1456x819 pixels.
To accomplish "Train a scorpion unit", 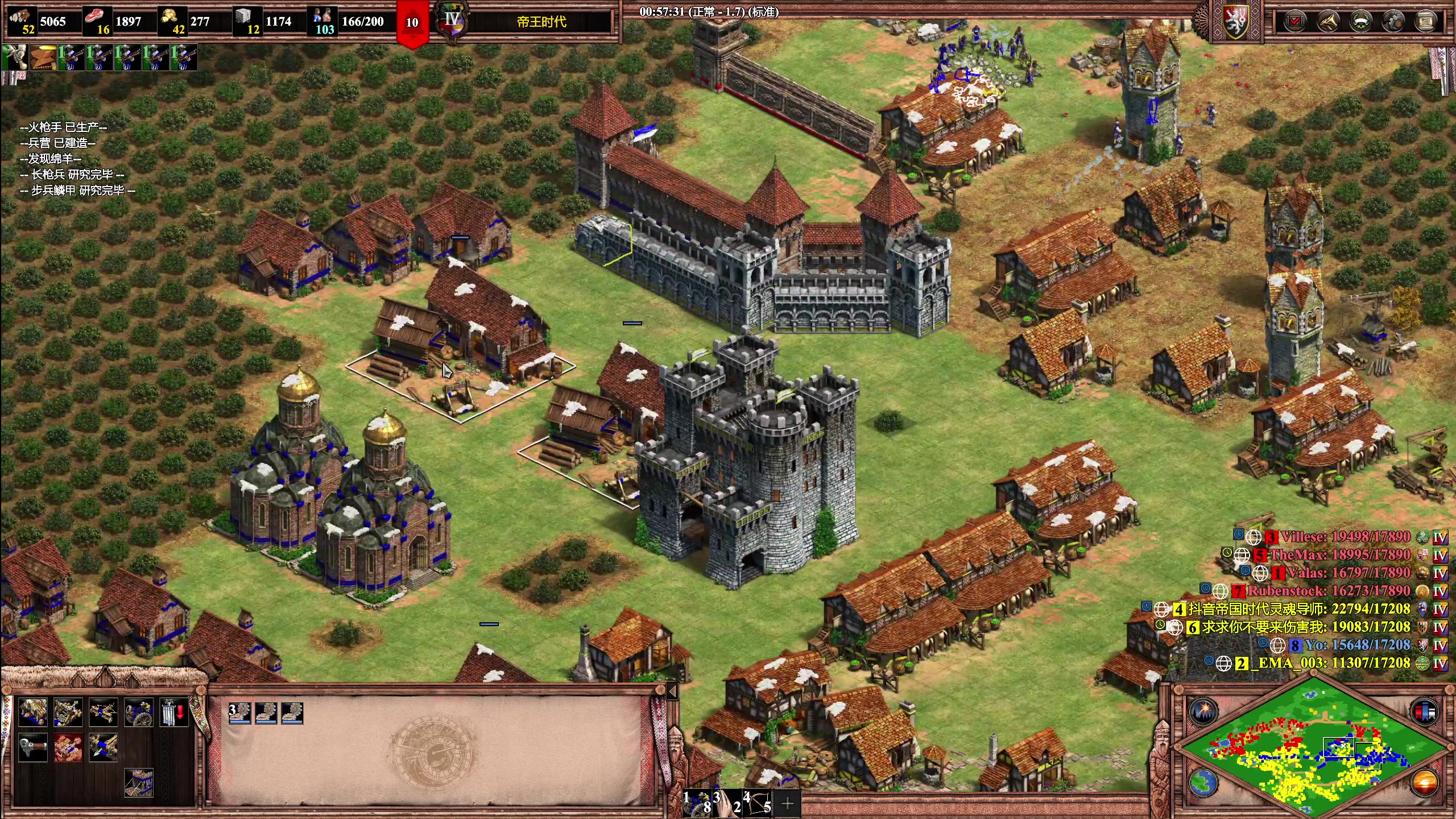I will (x=104, y=712).
